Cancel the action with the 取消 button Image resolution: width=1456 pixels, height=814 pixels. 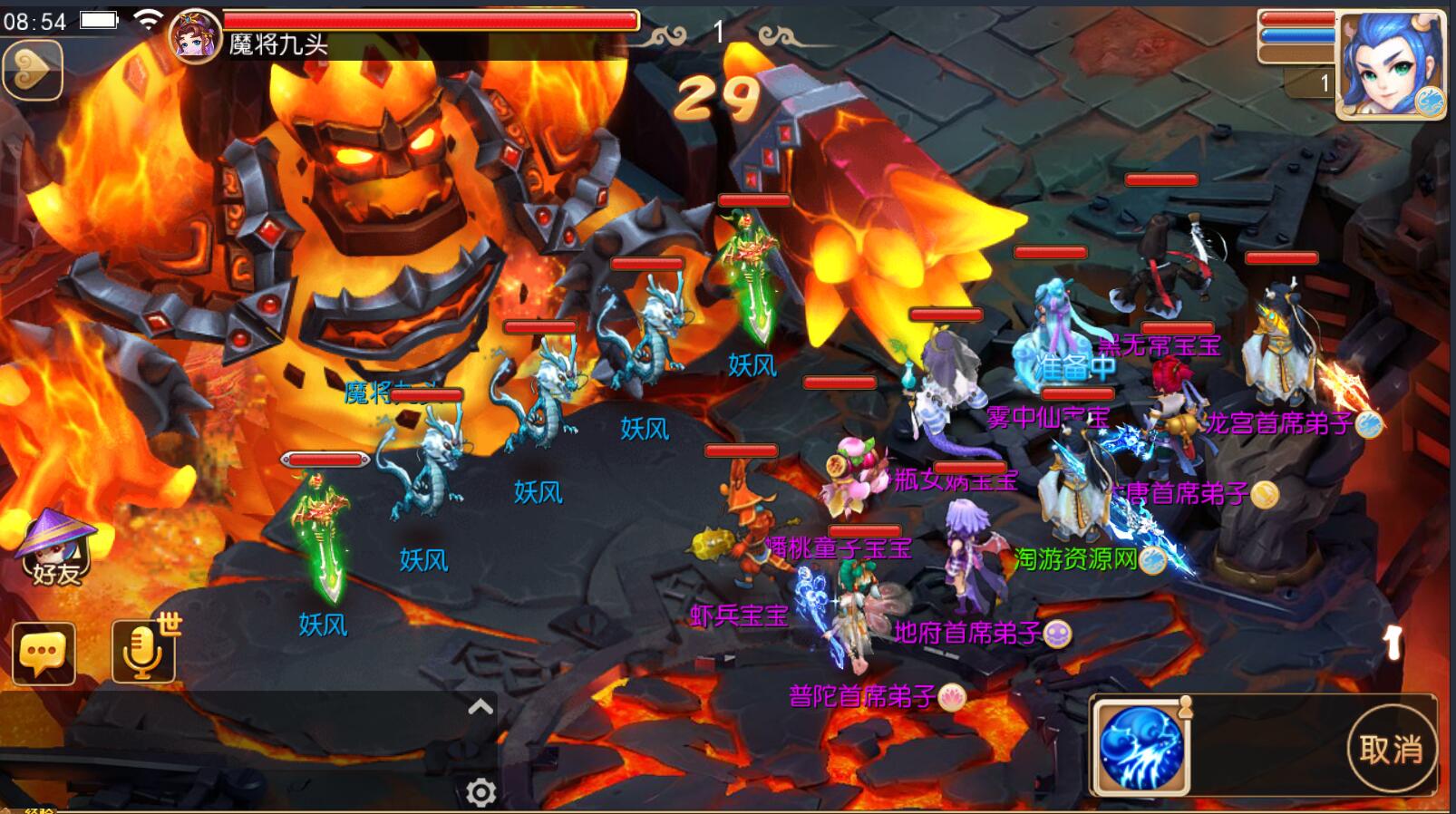pos(1391,749)
